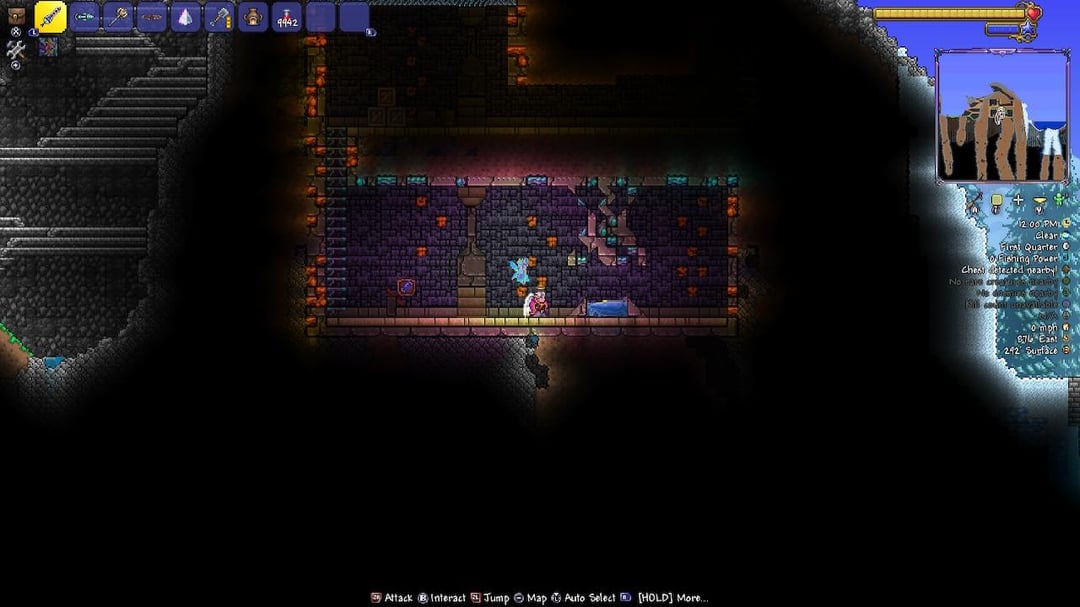Select the highlighted sword hotbar slot
The width and height of the screenshot is (1080, 607).
[51, 17]
